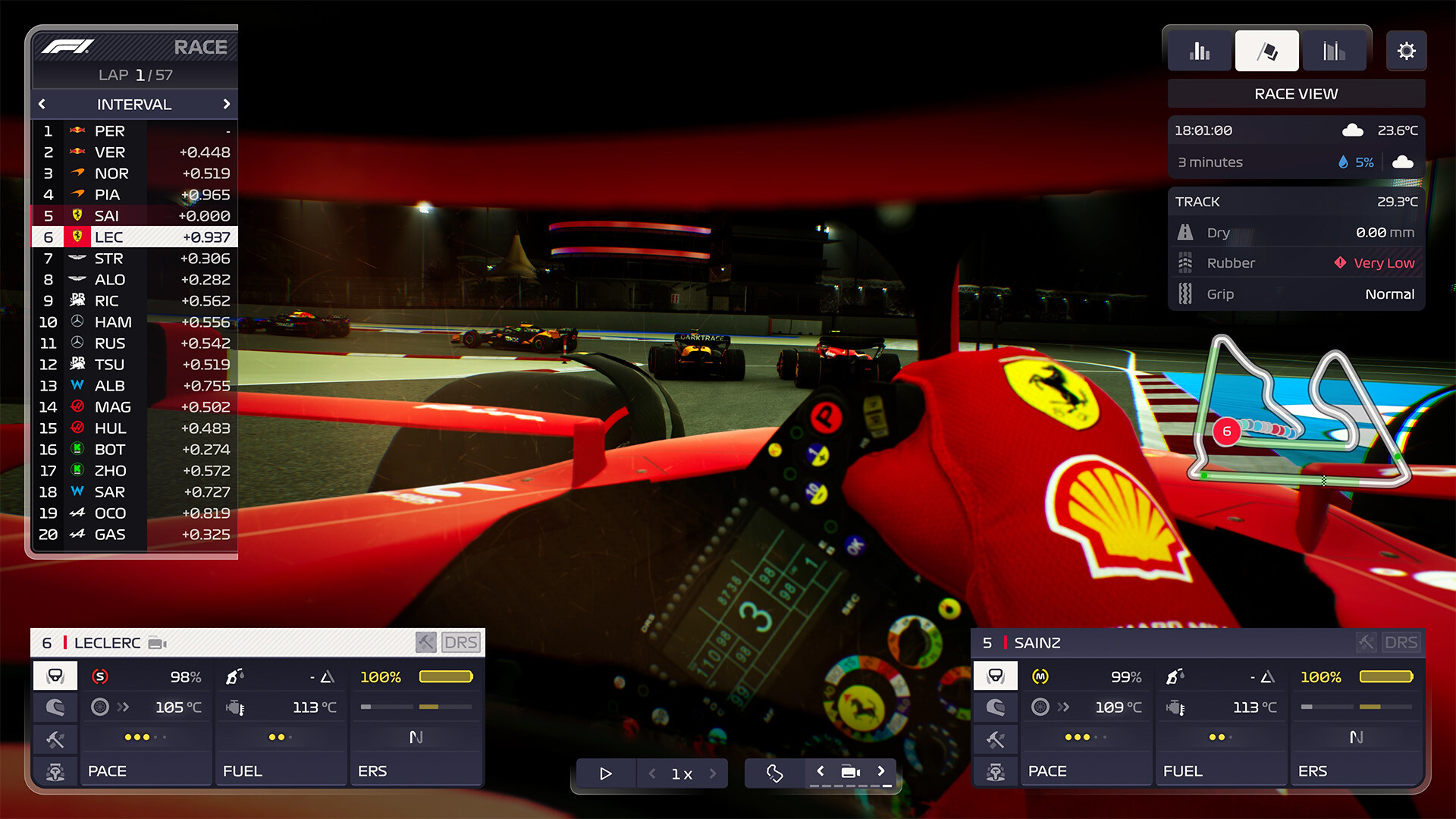Click Leclerc's yellow ERS charge bar
This screenshot has width=1456, height=819.
tap(446, 676)
